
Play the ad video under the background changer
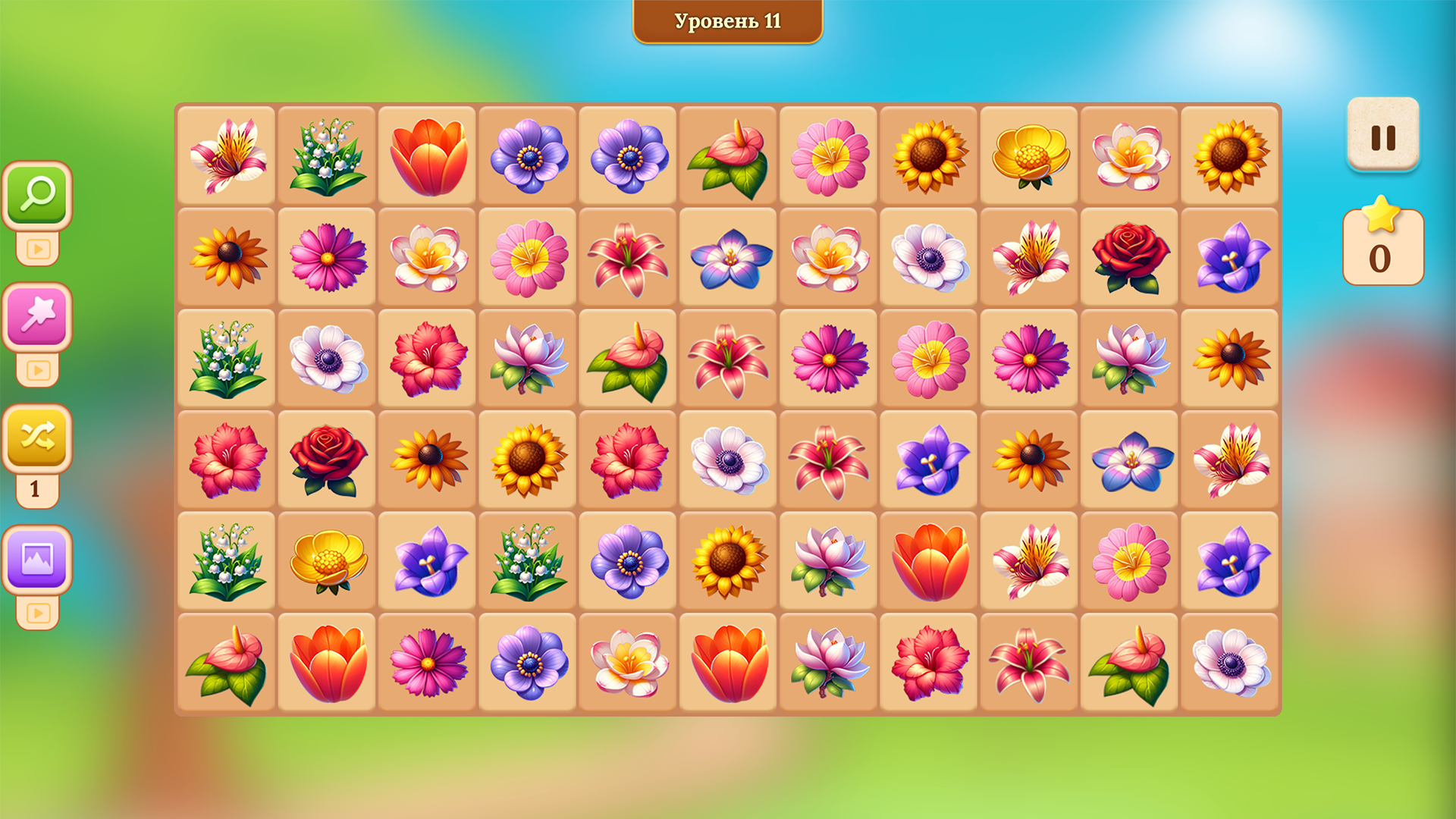tap(37, 610)
